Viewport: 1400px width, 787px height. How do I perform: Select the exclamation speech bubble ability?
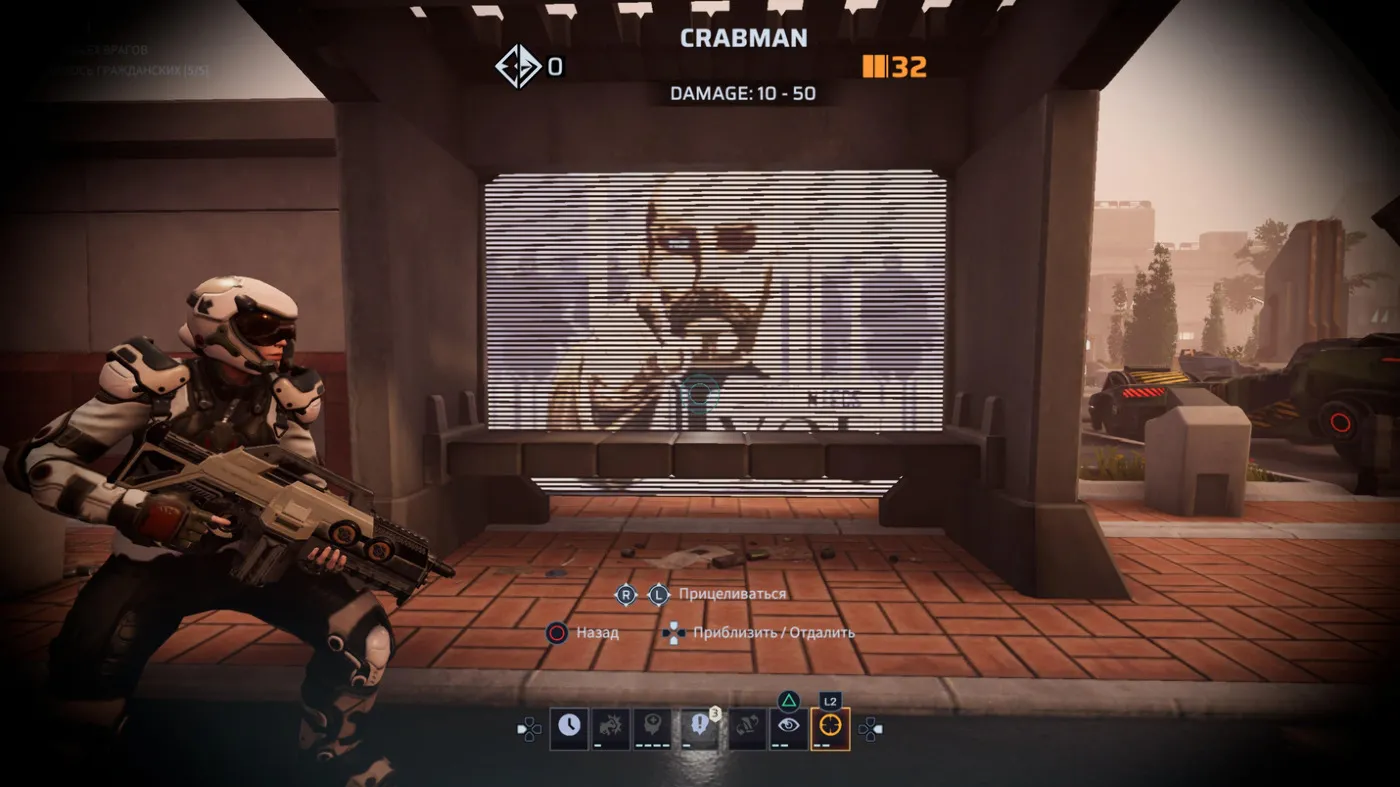699,728
